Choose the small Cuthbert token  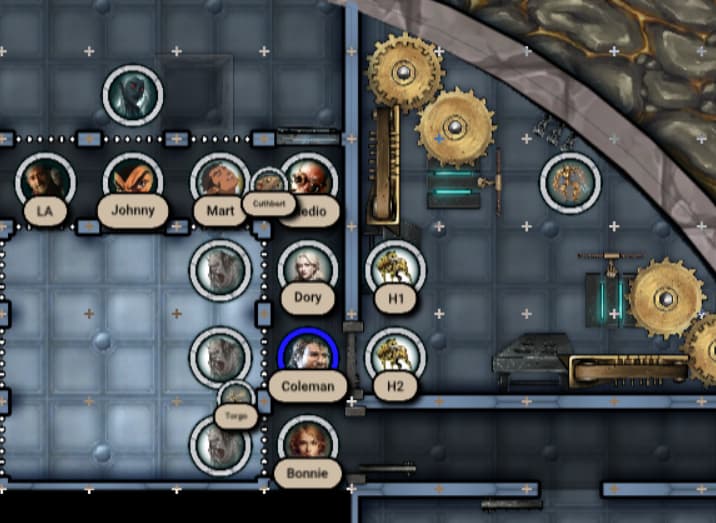tap(268, 186)
